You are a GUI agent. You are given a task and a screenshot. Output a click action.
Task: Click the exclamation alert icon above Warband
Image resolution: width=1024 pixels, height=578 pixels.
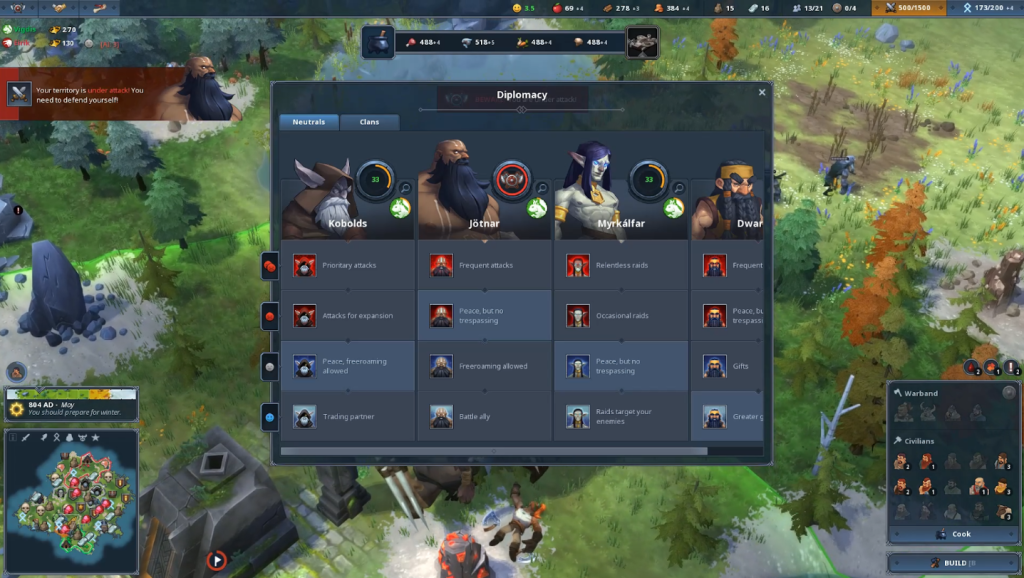tap(1011, 368)
